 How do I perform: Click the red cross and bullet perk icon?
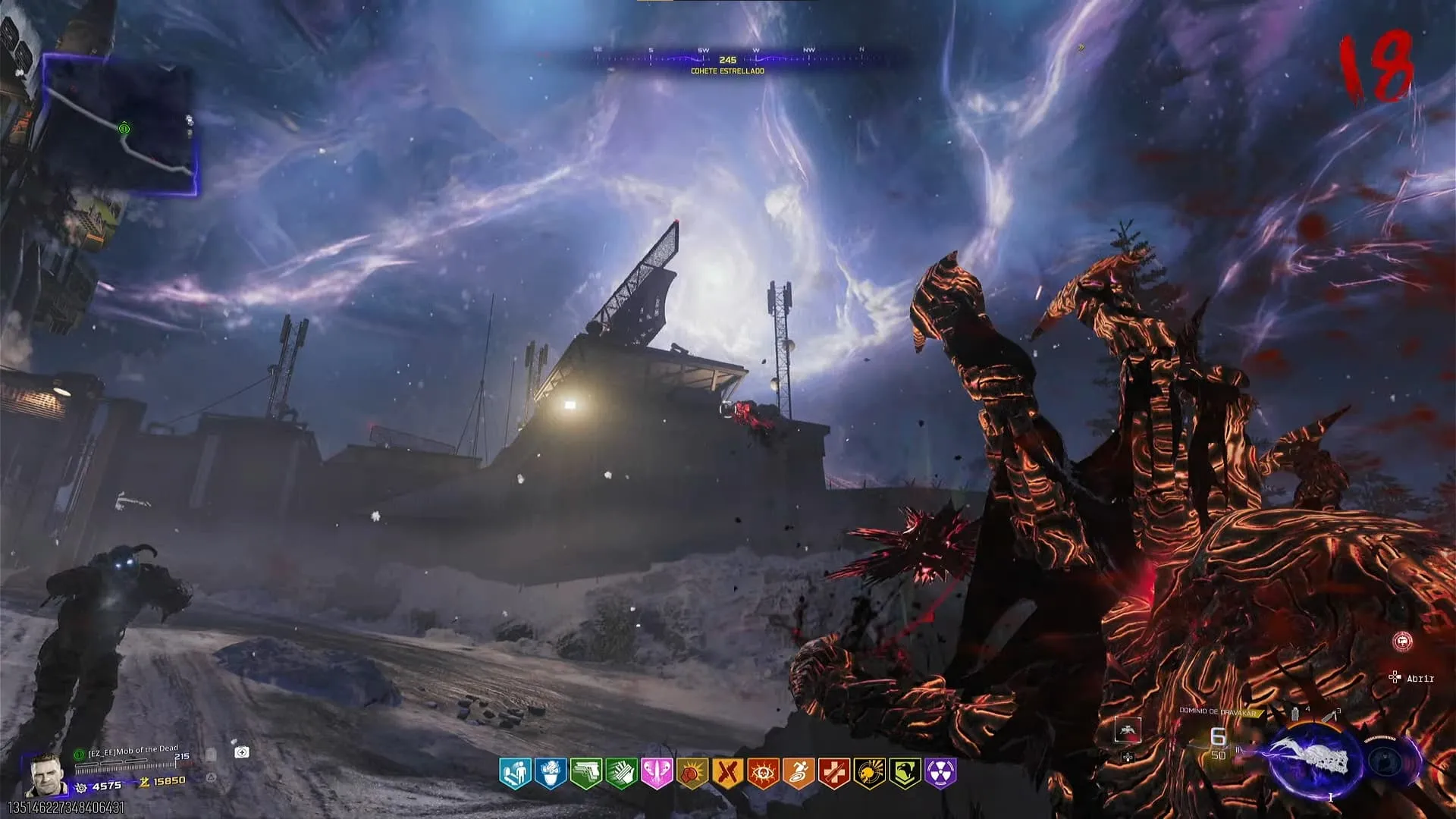(x=834, y=773)
